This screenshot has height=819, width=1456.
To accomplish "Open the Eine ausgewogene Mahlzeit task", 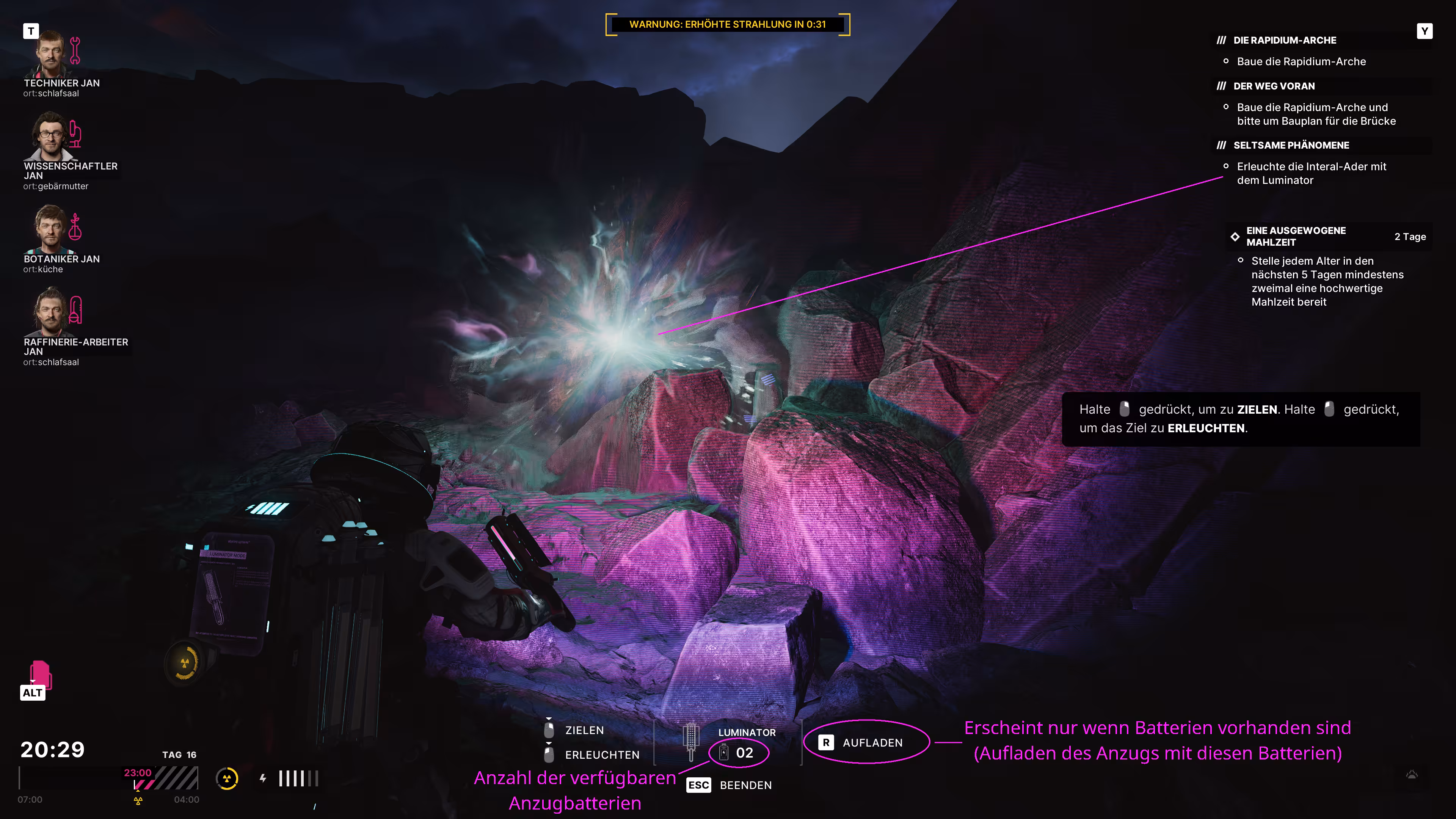I will click(1296, 236).
